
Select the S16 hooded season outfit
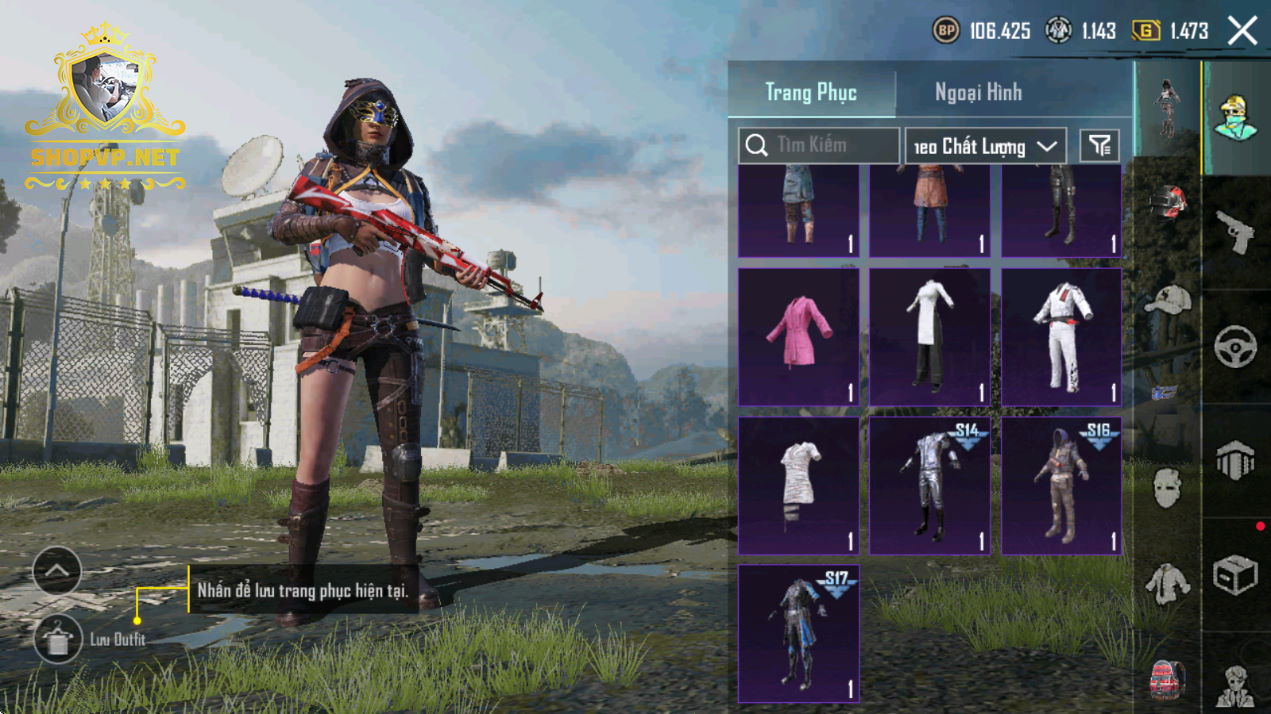tap(1061, 485)
